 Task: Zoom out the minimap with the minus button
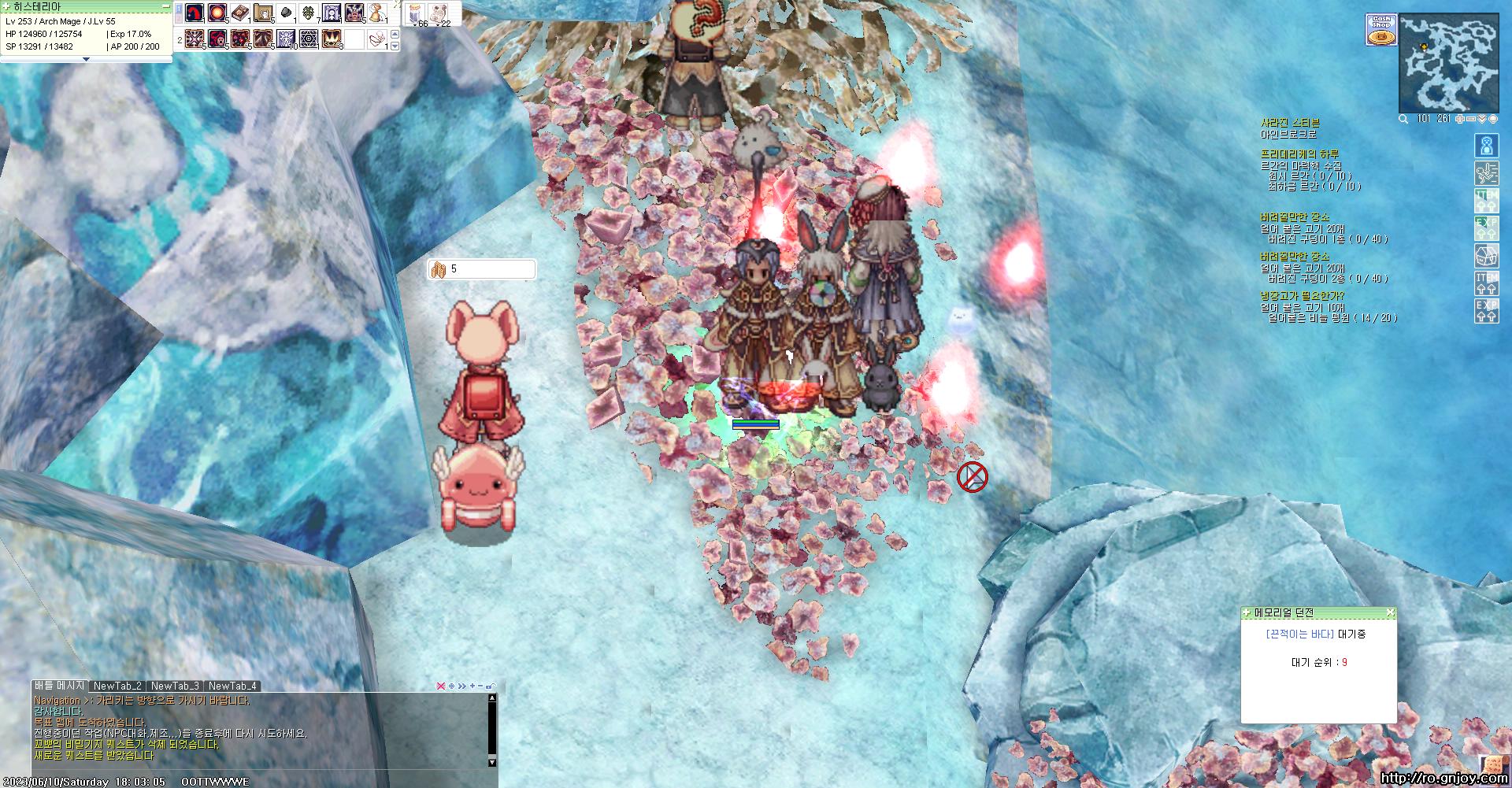tap(1471, 119)
